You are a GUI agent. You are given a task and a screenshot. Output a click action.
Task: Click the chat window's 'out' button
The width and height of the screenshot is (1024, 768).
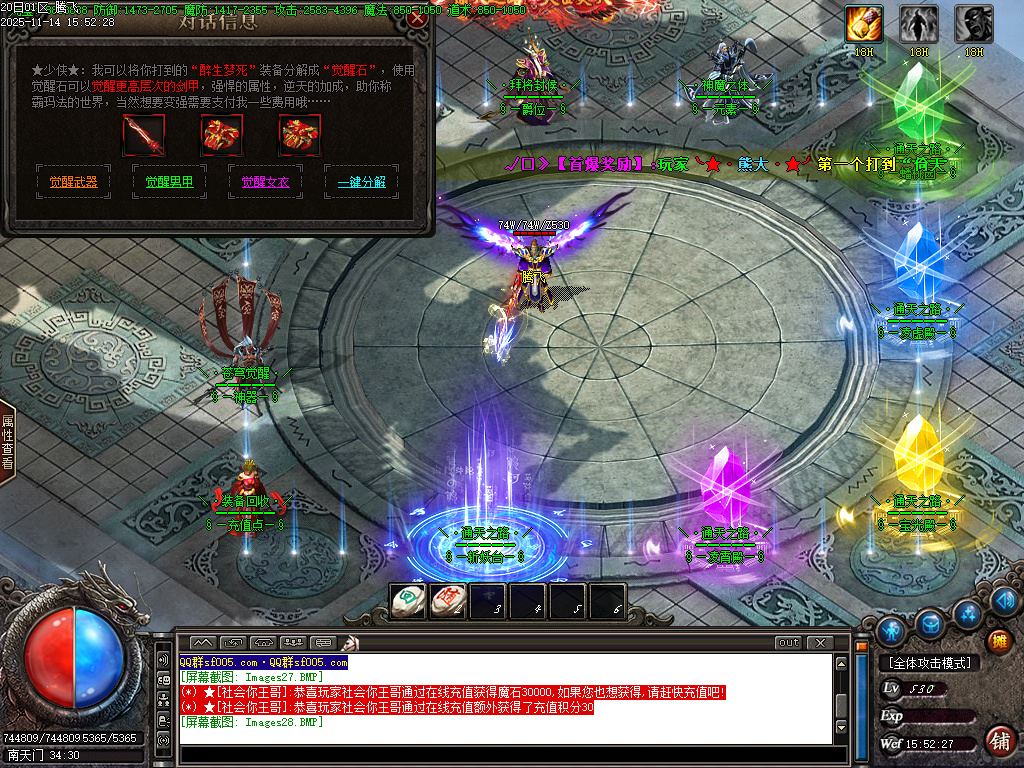(789, 642)
